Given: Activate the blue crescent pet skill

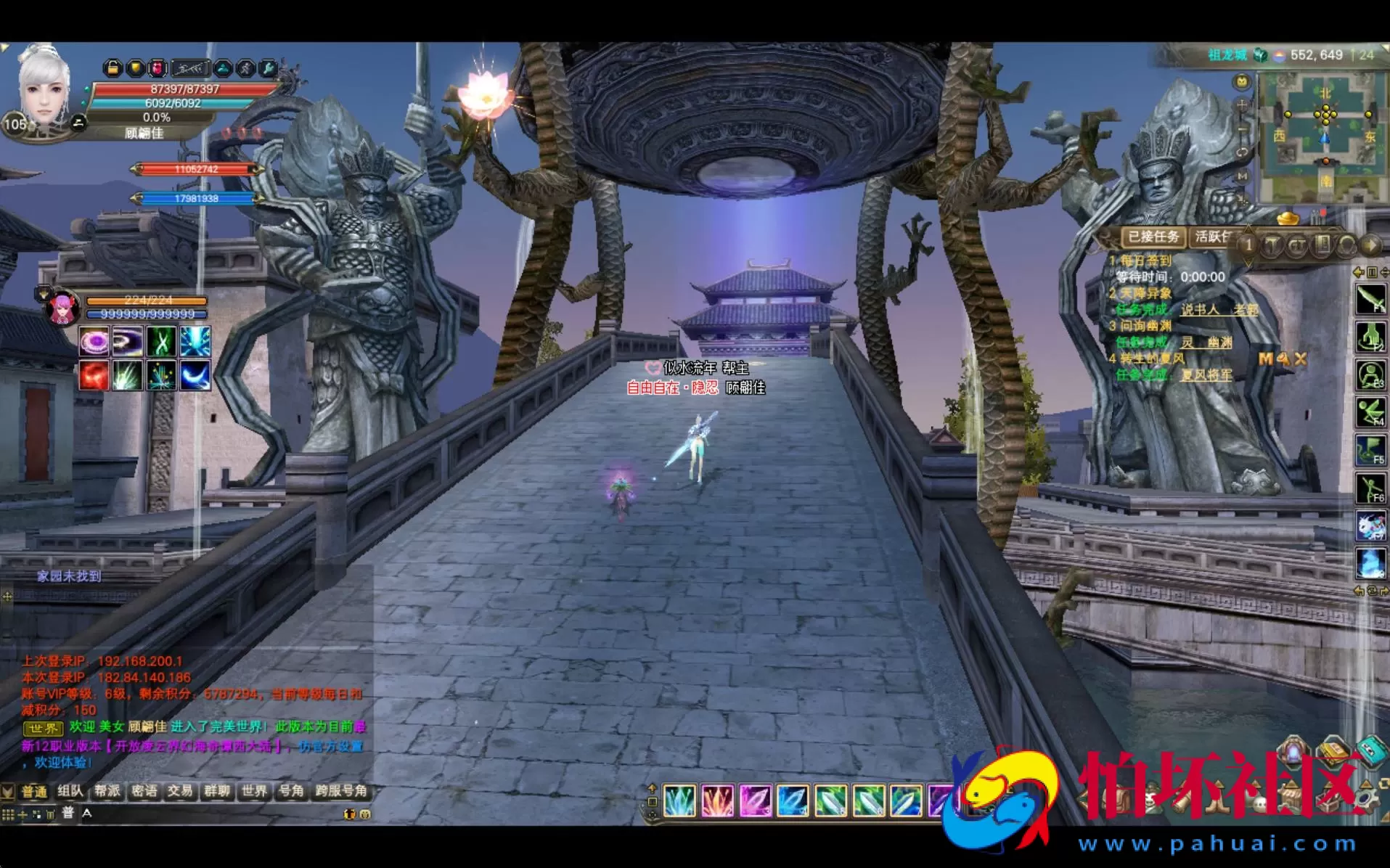Looking at the screenshot, I should pos(195,376).
